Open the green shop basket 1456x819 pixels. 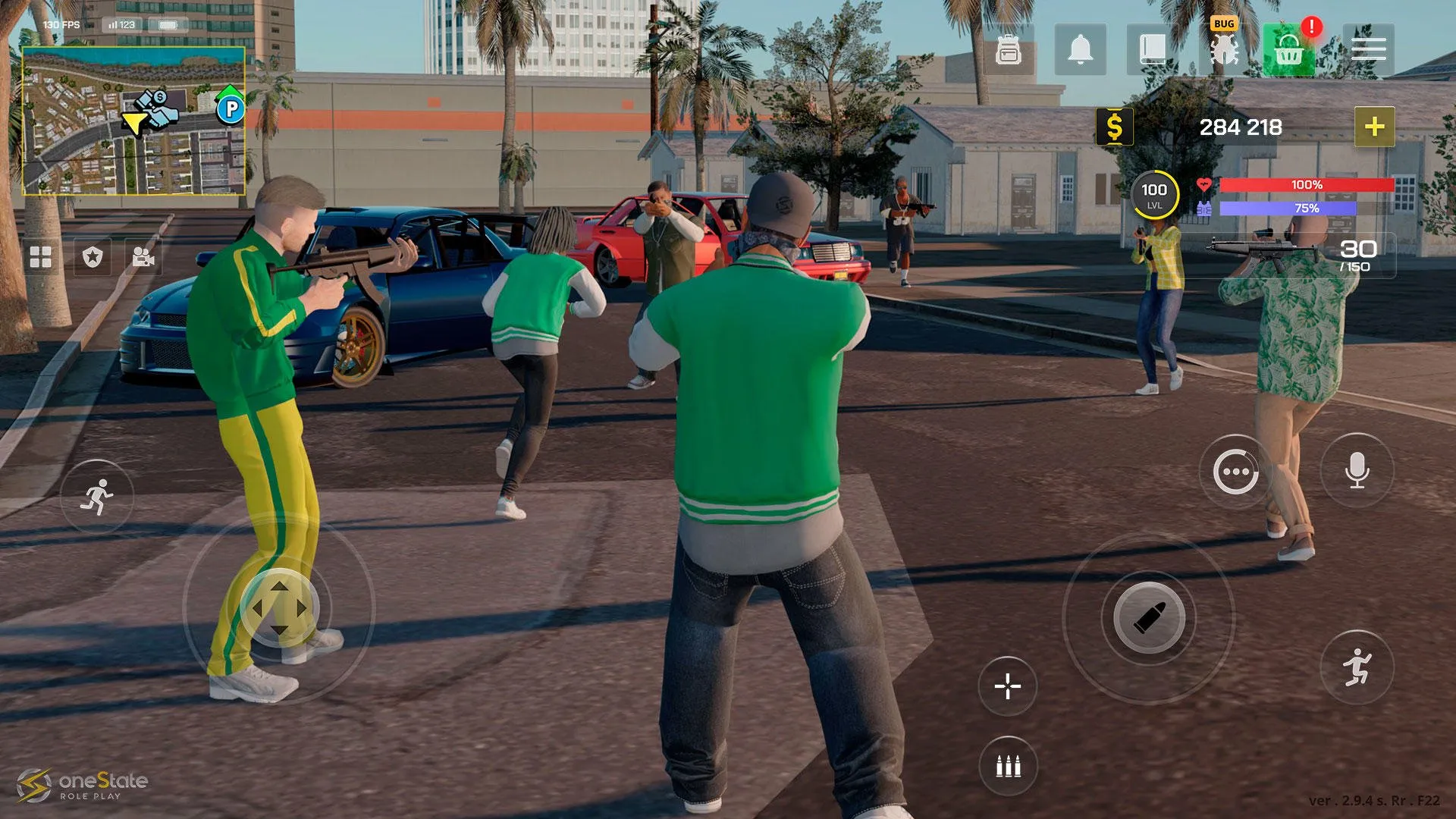pos(1288,51)
